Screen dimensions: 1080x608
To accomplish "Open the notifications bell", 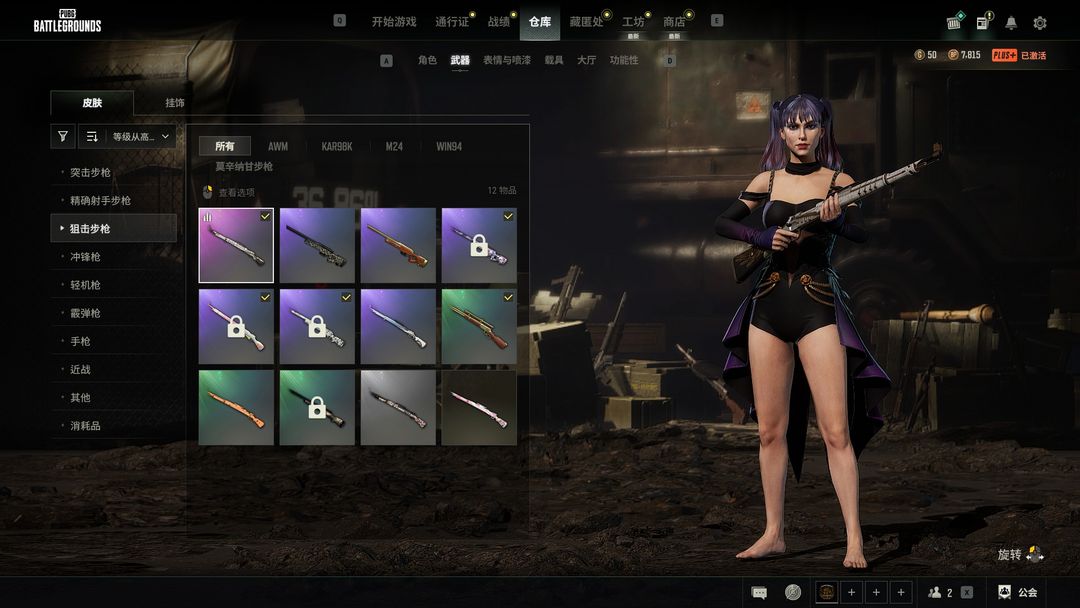I will pos(1011,23).
